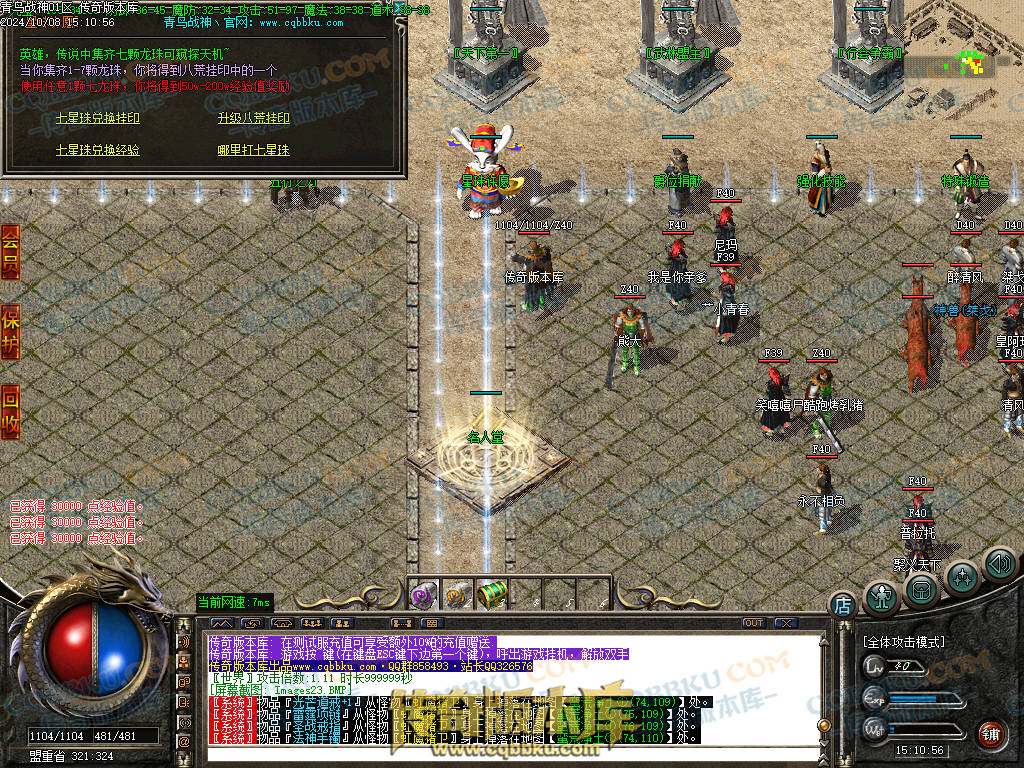The width and height of the screenshot is (1024, 768).
Task: Open the red 铺 stall button
Action: (x=990, y=734)
